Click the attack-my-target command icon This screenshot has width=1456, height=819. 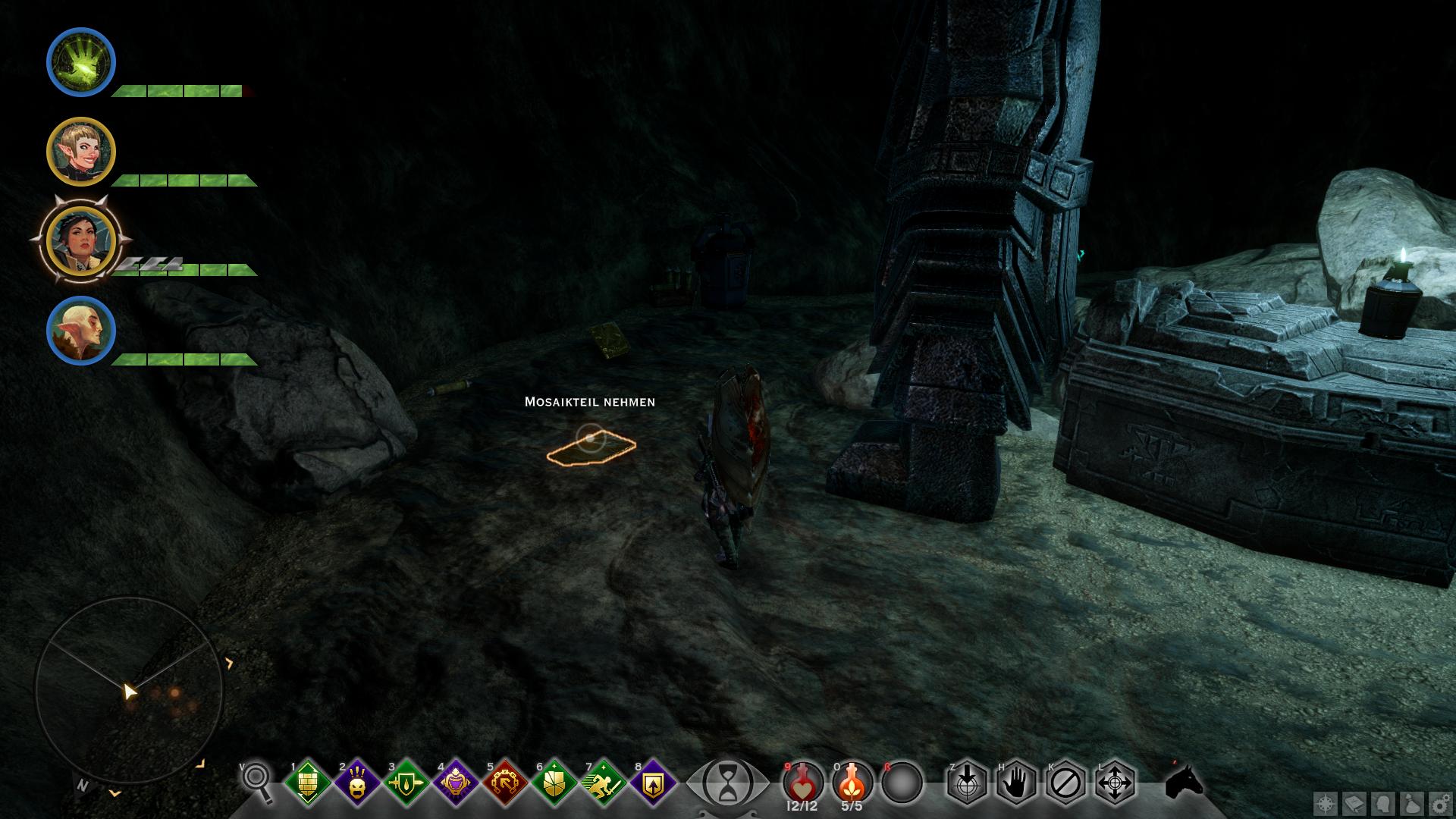966,782
